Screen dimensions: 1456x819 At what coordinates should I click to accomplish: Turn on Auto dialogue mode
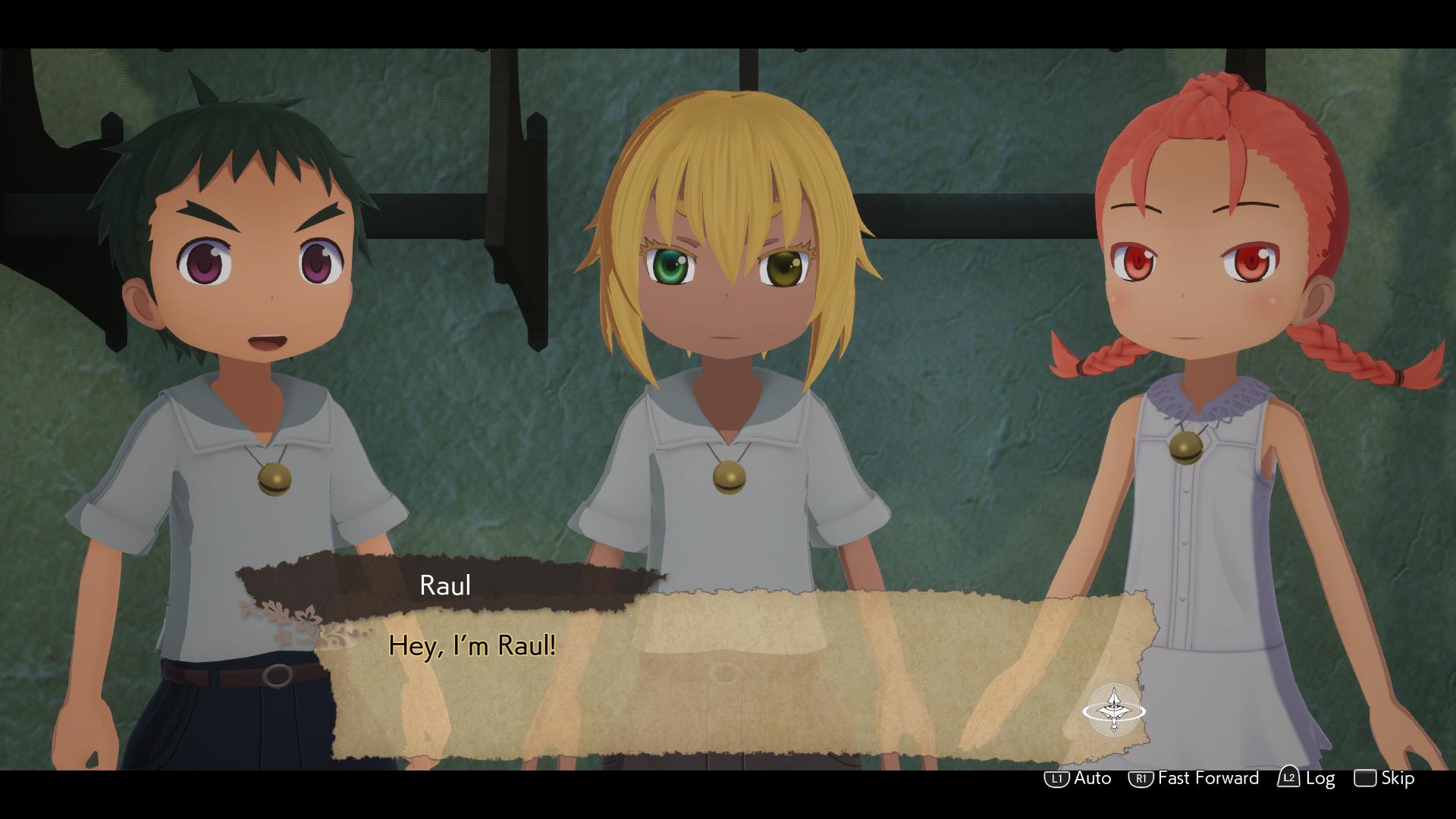pos(1078,778)
